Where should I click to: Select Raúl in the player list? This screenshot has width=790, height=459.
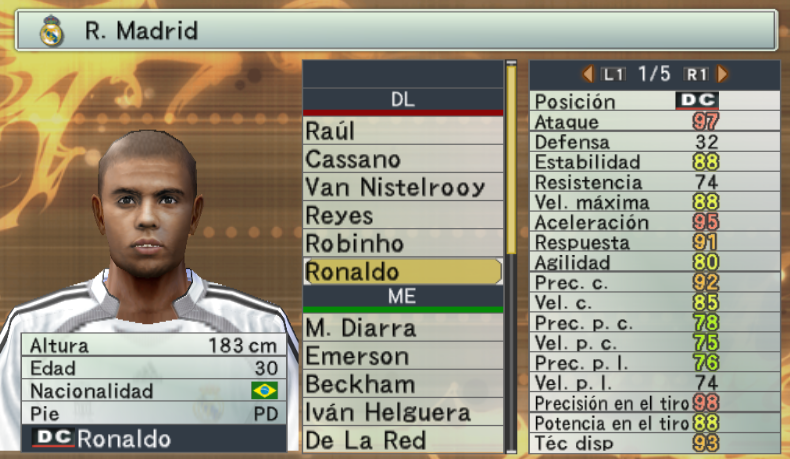pyautogui.click(x=402, y=131)
